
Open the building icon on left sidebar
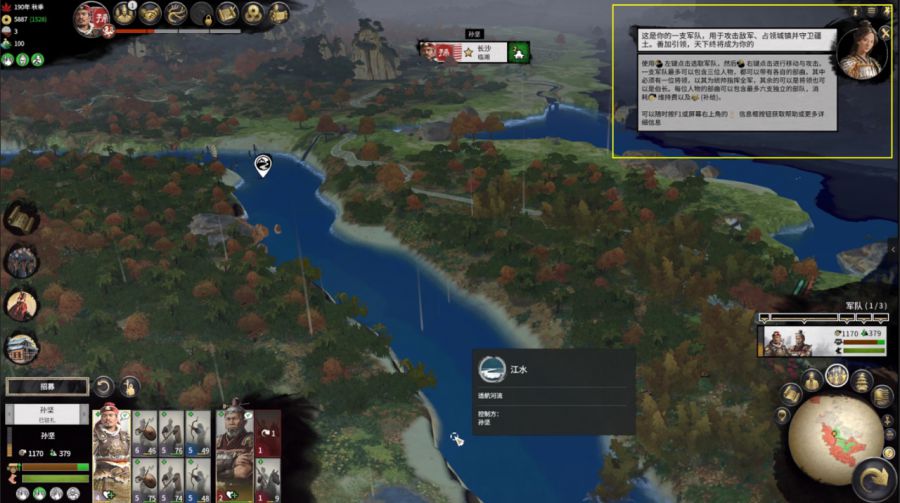tap(21, 347)
